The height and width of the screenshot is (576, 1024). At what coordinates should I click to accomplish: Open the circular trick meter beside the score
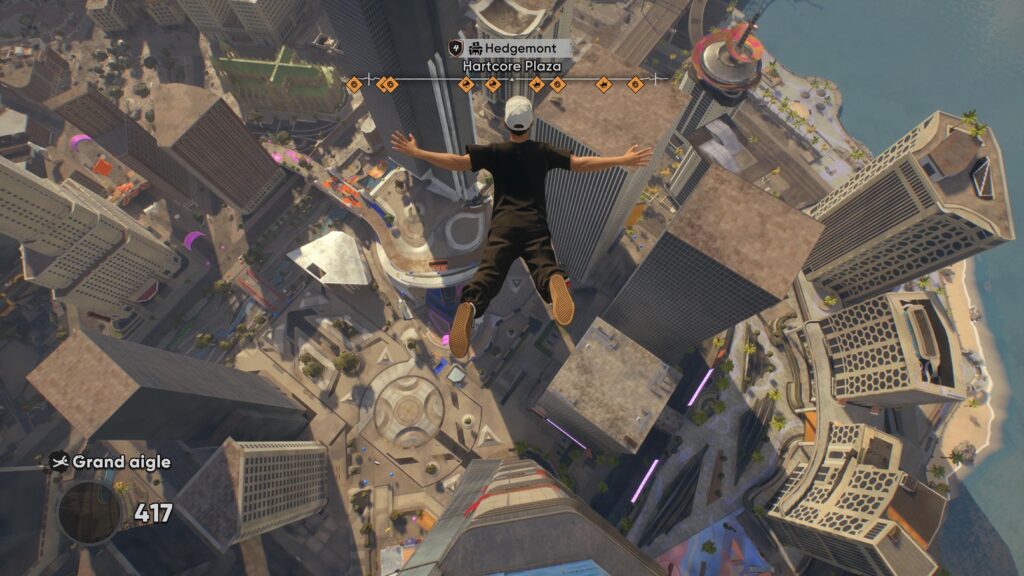(x=90, y=513)
